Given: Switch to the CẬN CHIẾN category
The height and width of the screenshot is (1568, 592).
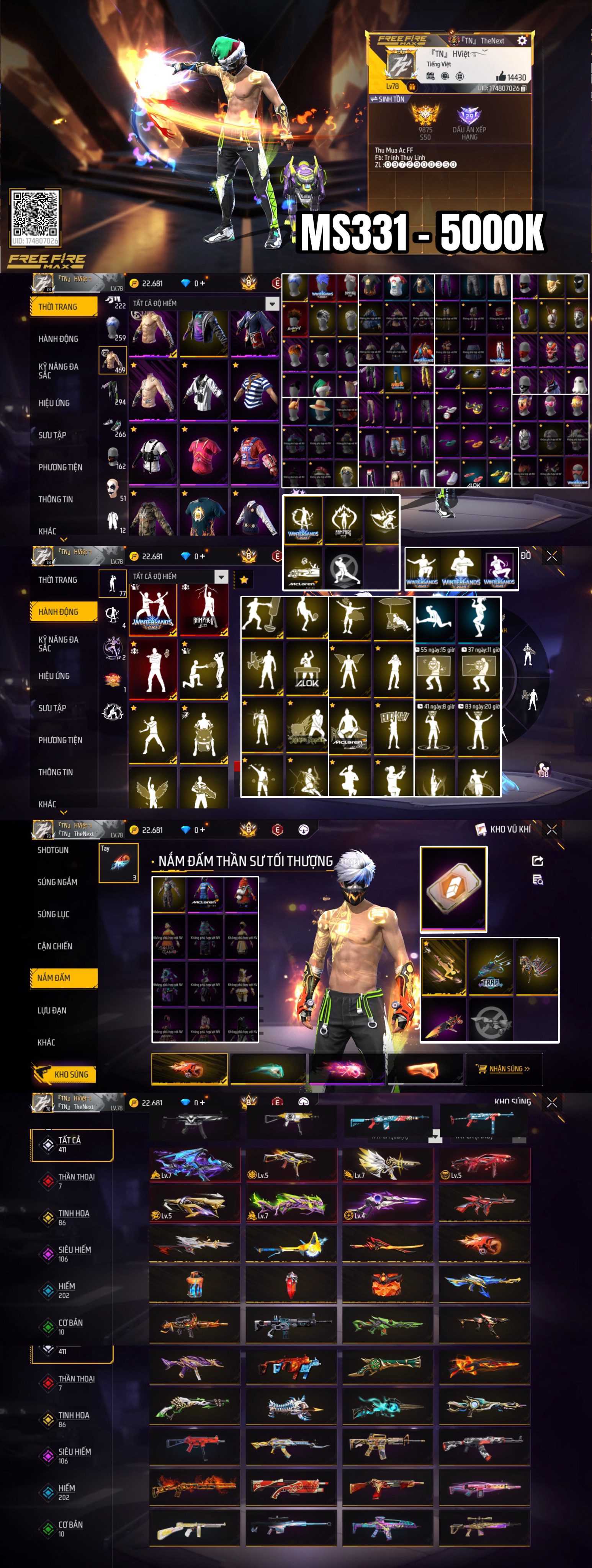Looking at the screenshot, I should pyautogui.click(x=55, y=946).
